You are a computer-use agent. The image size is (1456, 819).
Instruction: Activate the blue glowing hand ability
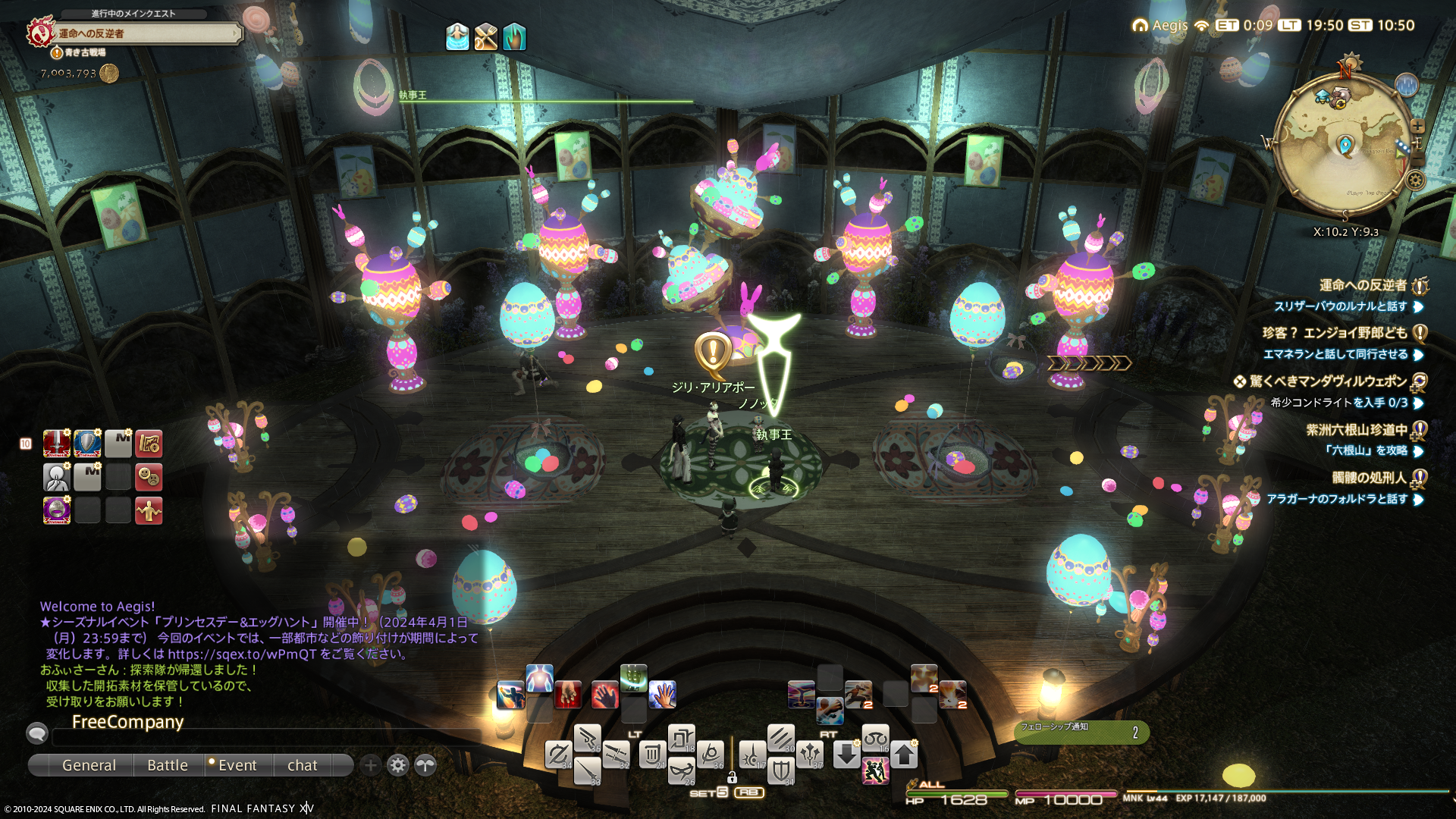coord(662,694)
